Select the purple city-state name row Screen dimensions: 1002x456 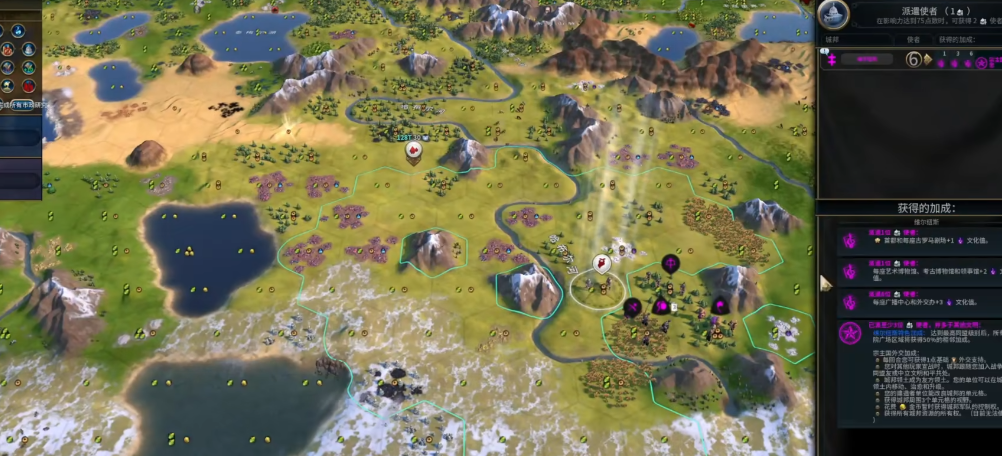click(x=865, y=59)
